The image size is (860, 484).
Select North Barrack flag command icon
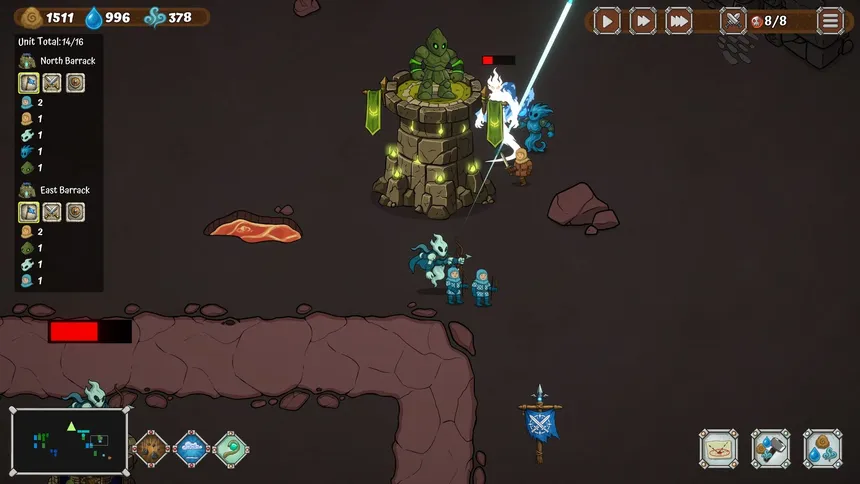(28, 83)
